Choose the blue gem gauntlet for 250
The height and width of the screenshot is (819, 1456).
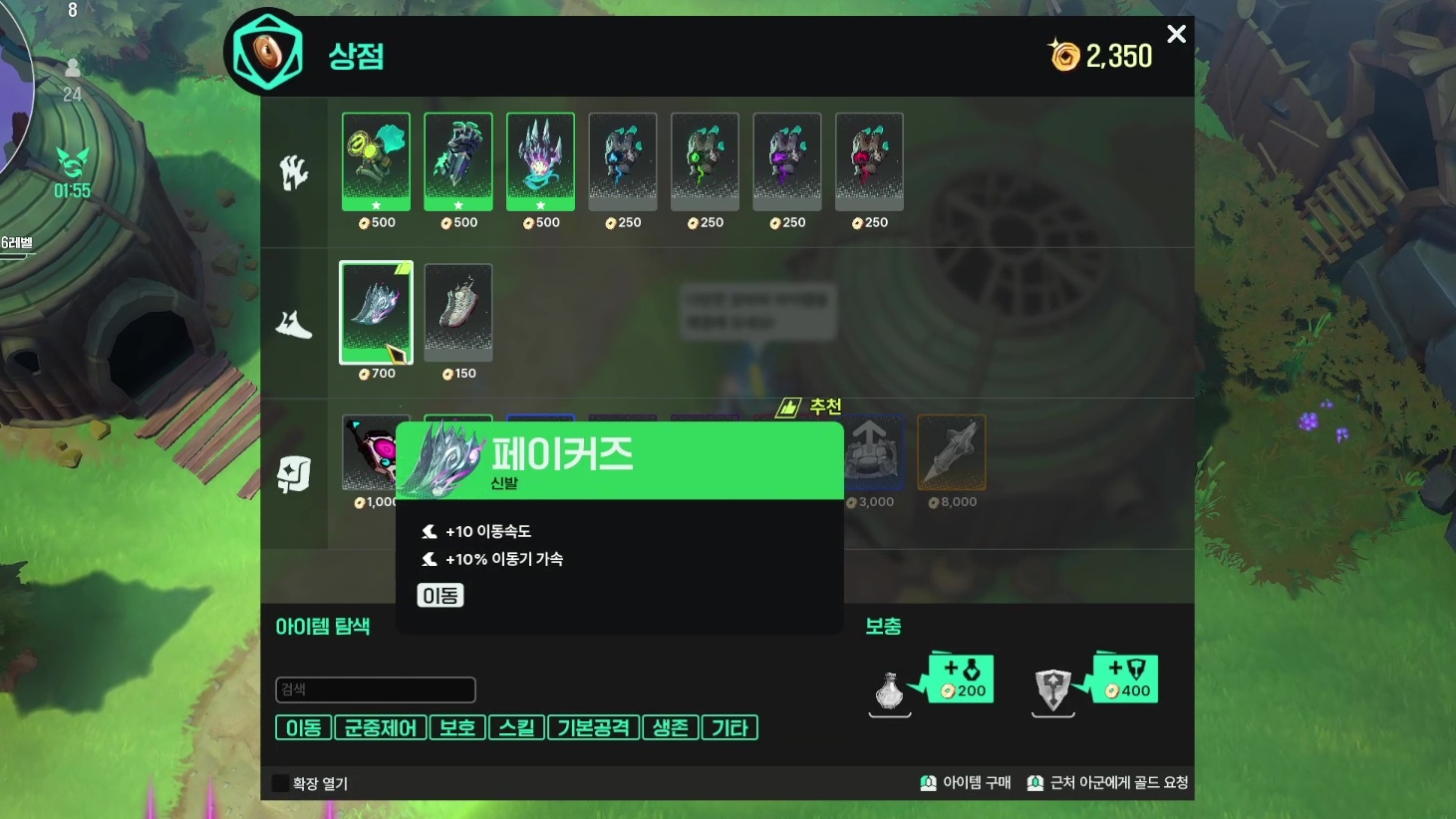coord(622,160)
